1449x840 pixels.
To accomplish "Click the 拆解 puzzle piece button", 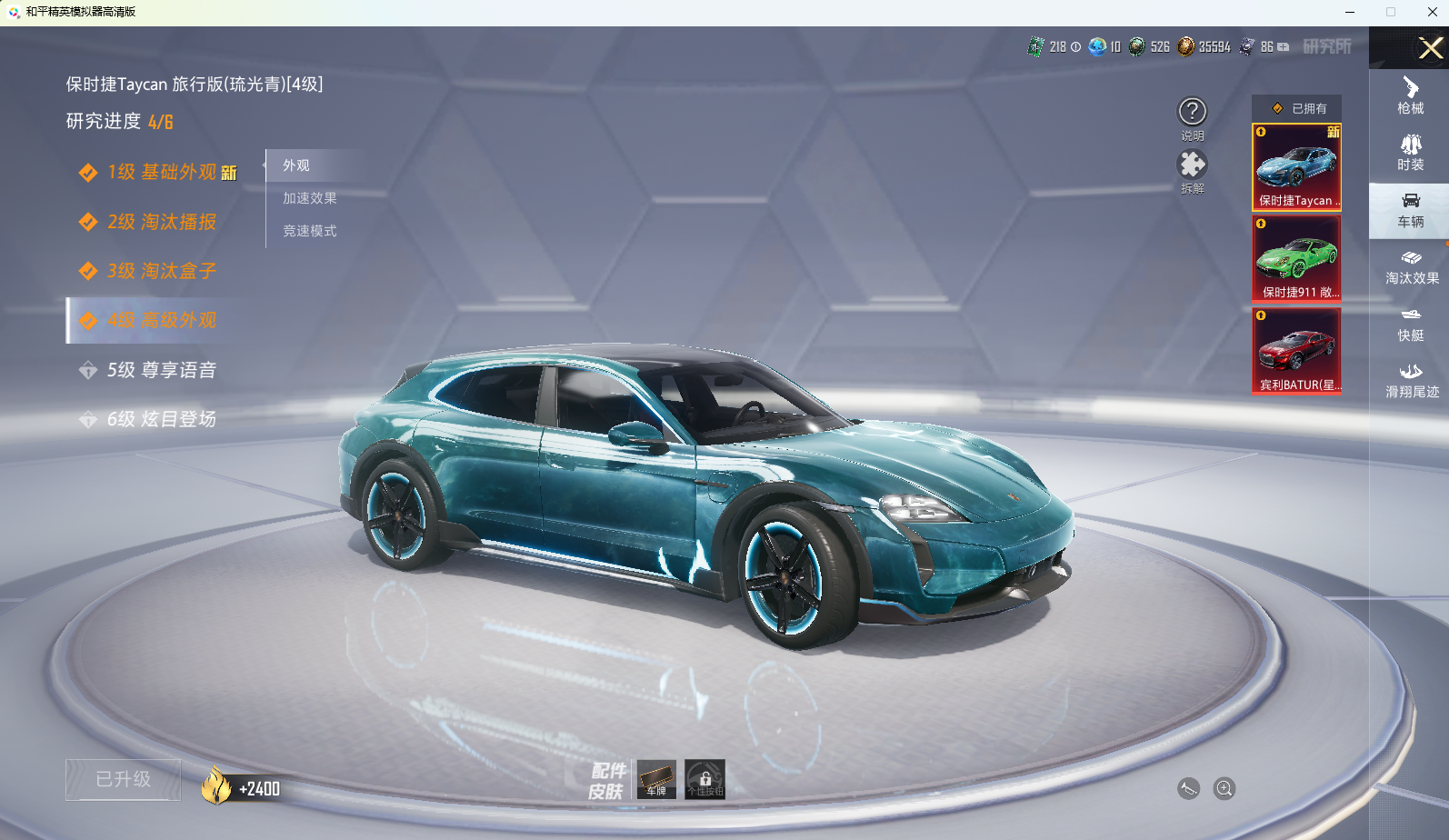I will coord(1192,165).
